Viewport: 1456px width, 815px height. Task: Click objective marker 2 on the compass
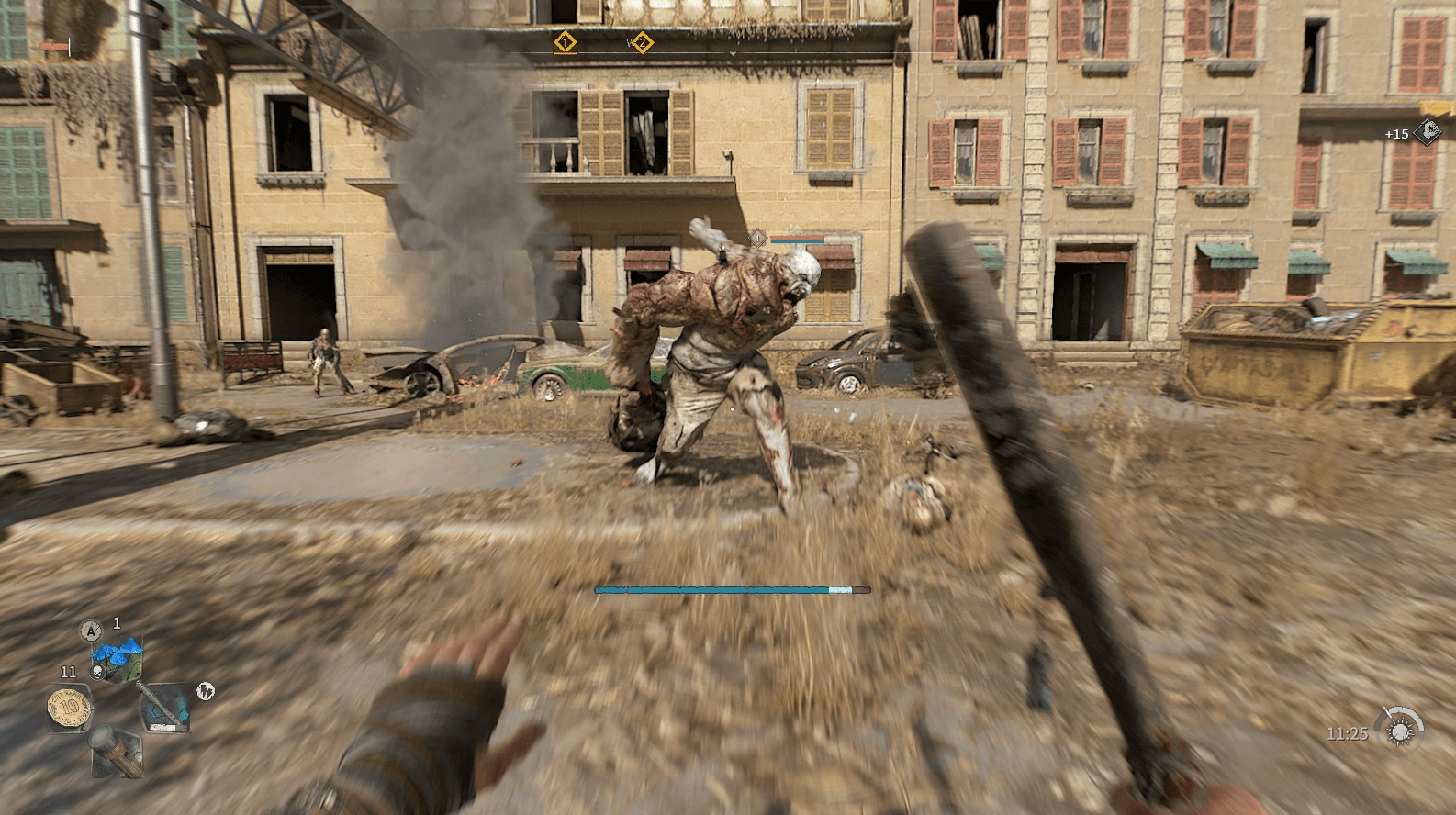click(642, 42)
